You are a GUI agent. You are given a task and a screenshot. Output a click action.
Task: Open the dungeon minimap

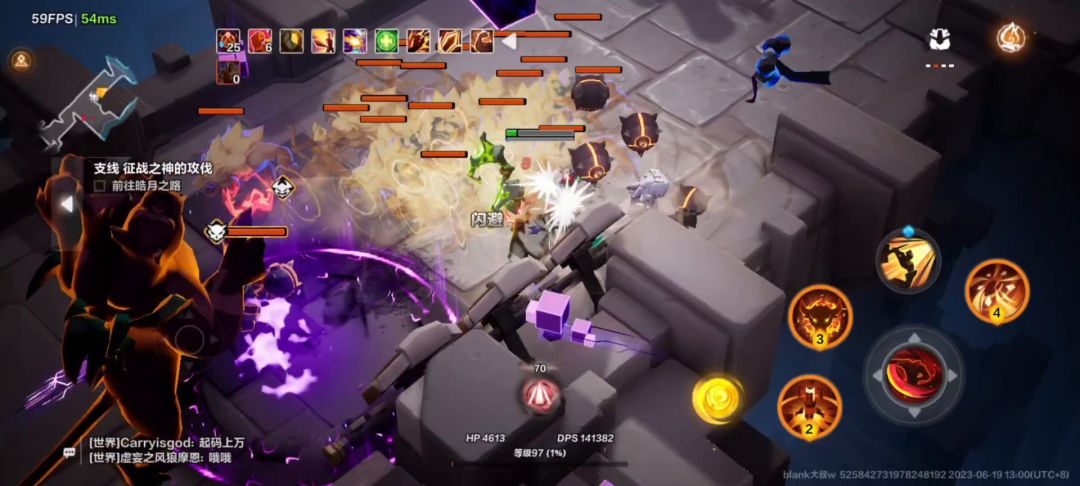[88, 105]
